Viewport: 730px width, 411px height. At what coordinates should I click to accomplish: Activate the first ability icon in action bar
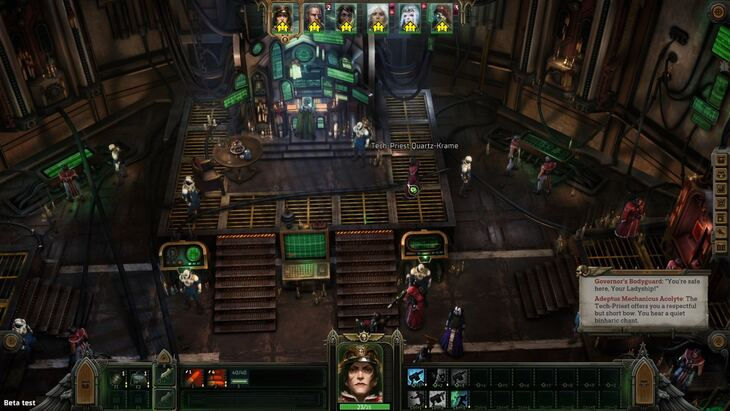[416, 377]
